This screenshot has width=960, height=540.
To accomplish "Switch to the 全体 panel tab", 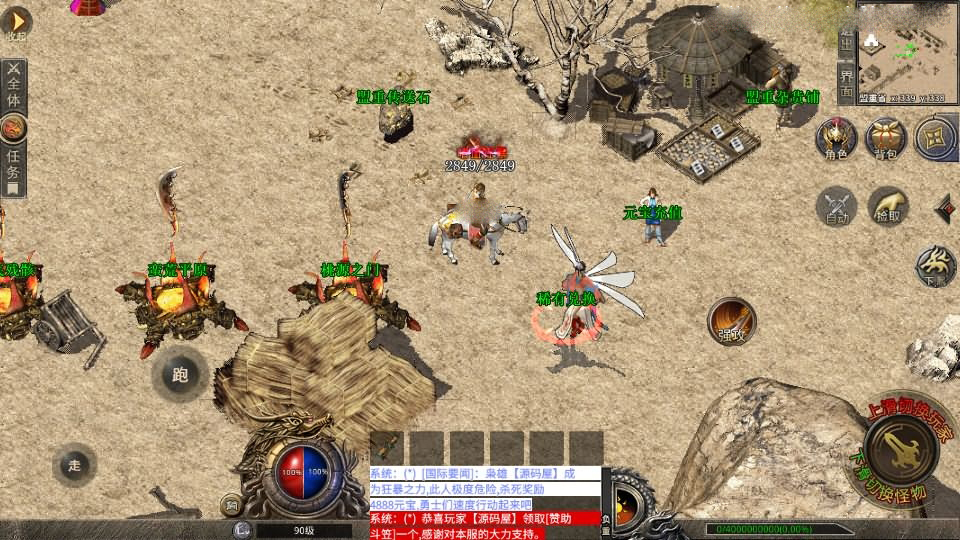I will point(14,86).
